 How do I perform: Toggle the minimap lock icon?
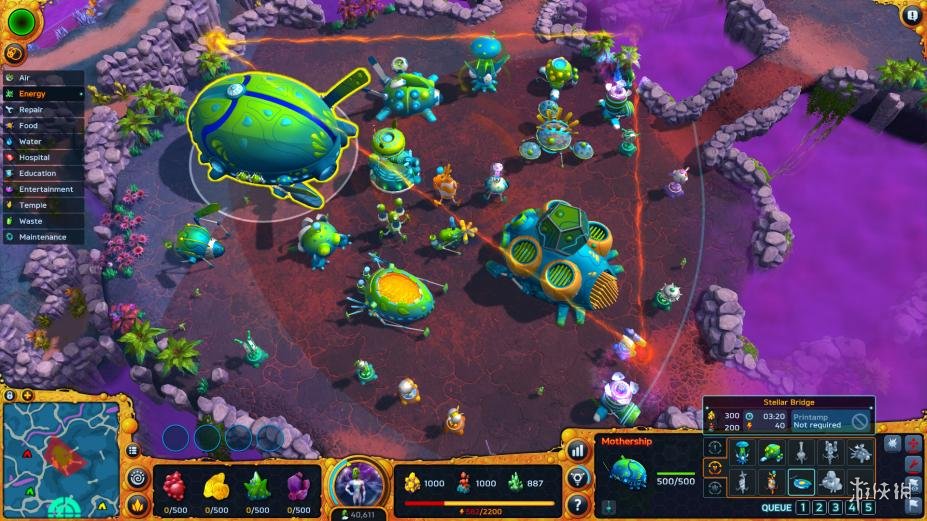(11, 395)
